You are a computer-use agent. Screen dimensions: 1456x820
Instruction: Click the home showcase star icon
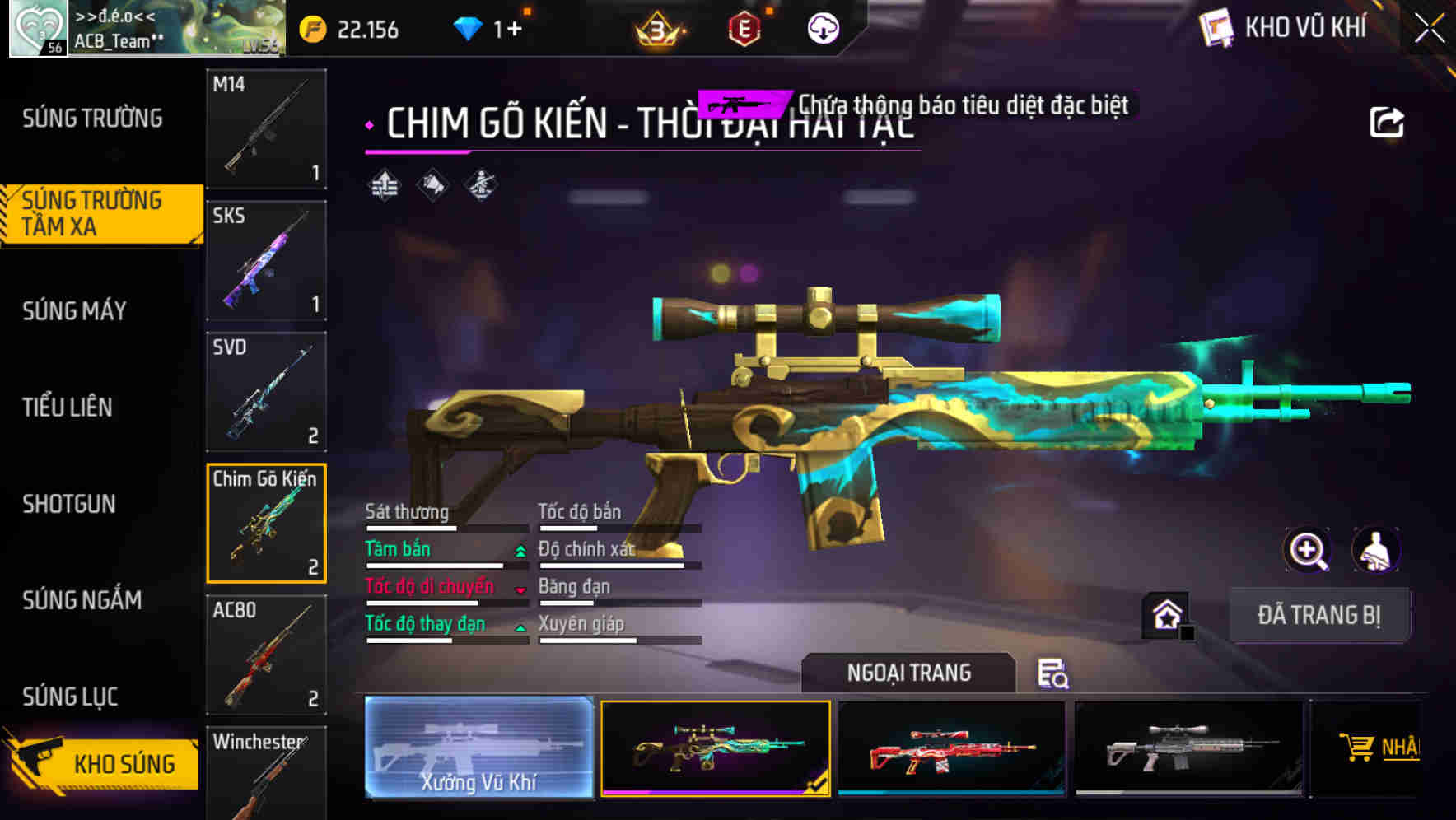pos(1164,615)
